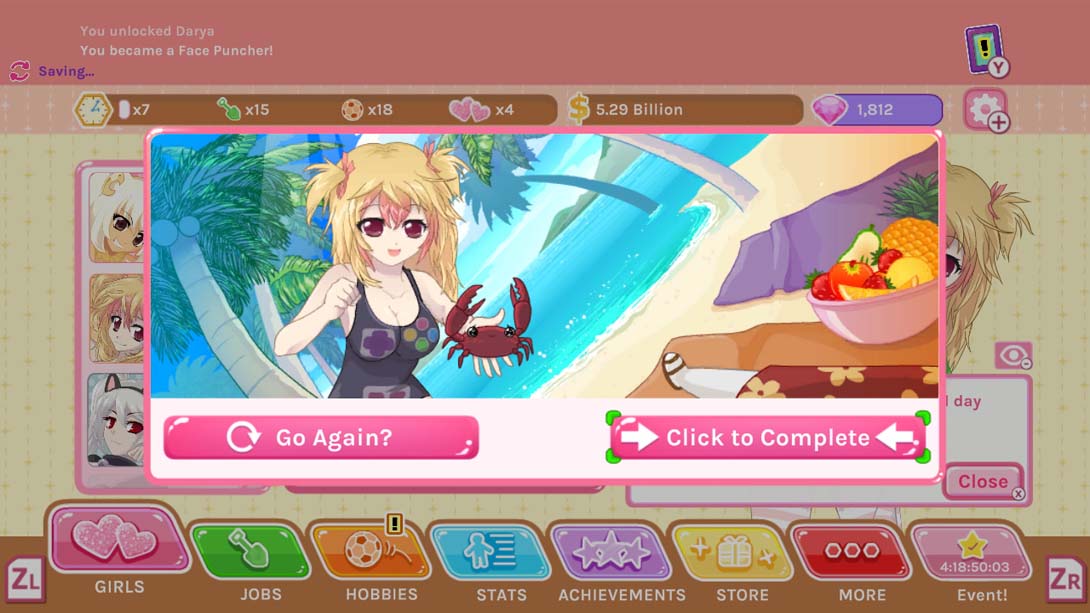Close the dialogue panel
The height and width of the screenshot is (613, 1090).
[x=984, y=481]
